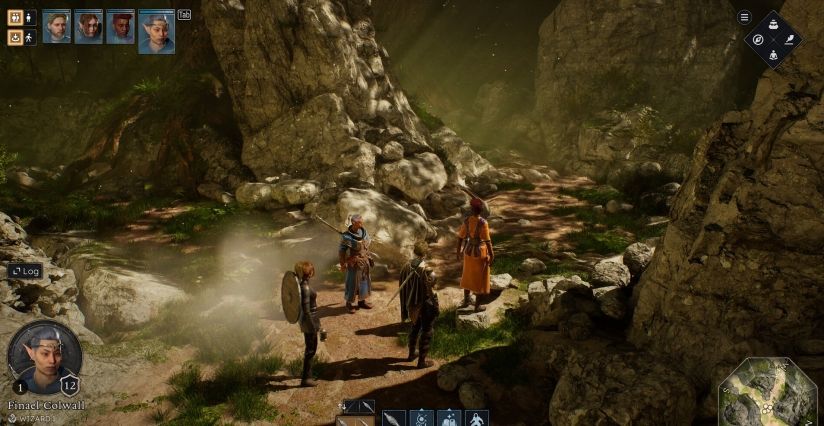Open the inventory backpack icon
The image size is (824, 426).
772,23
